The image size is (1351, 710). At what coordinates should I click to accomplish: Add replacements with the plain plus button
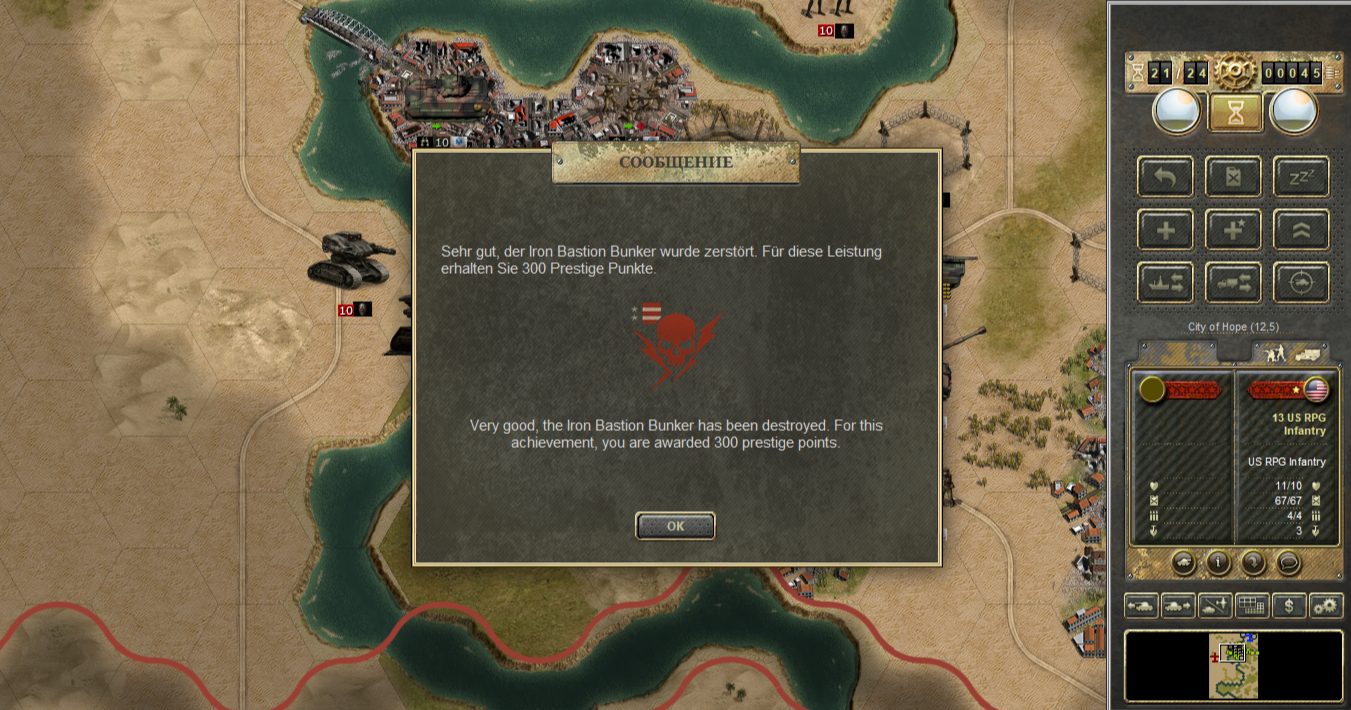(x=1165, y=230)
